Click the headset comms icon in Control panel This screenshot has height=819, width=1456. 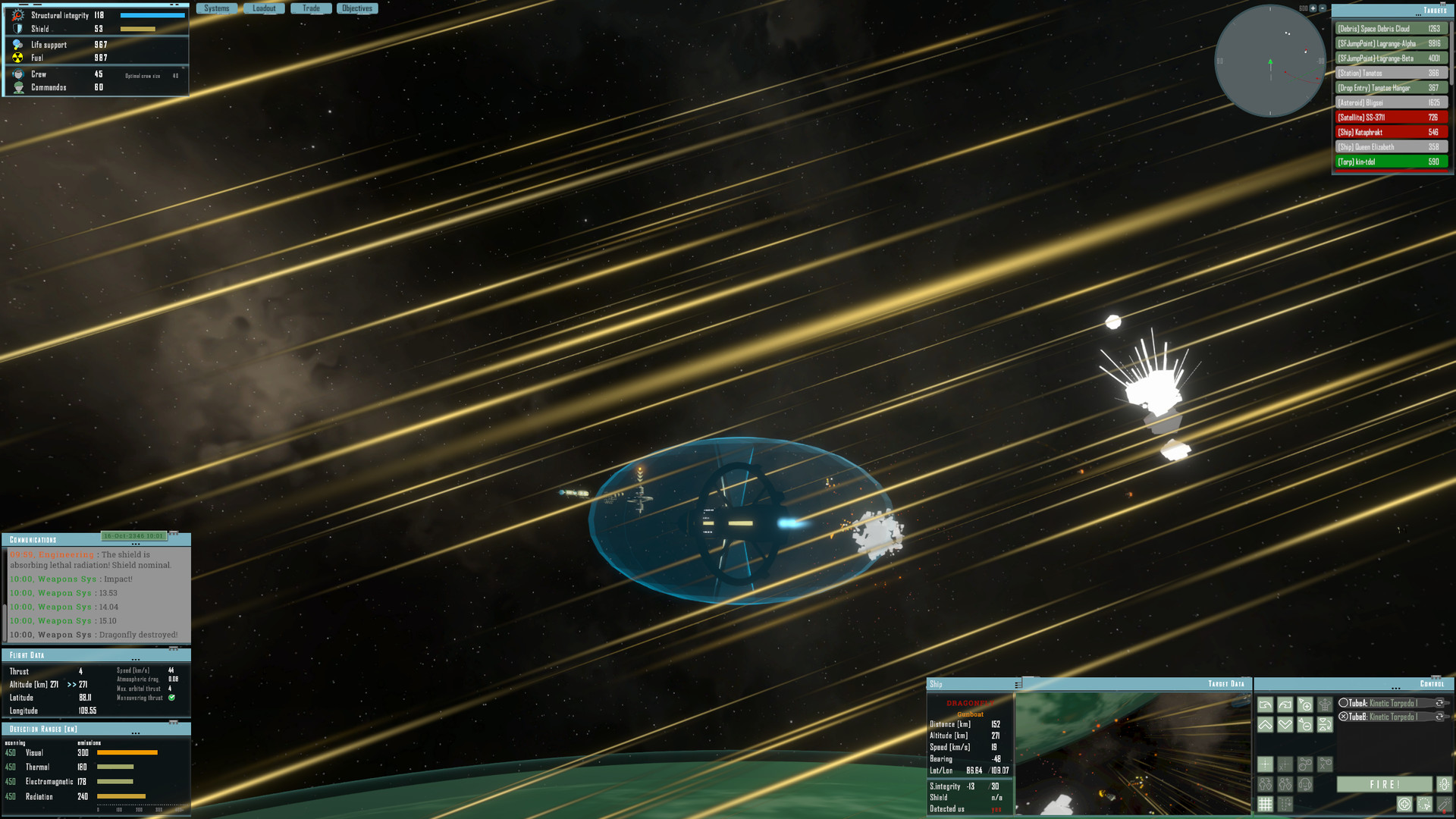coord(1306,785)
